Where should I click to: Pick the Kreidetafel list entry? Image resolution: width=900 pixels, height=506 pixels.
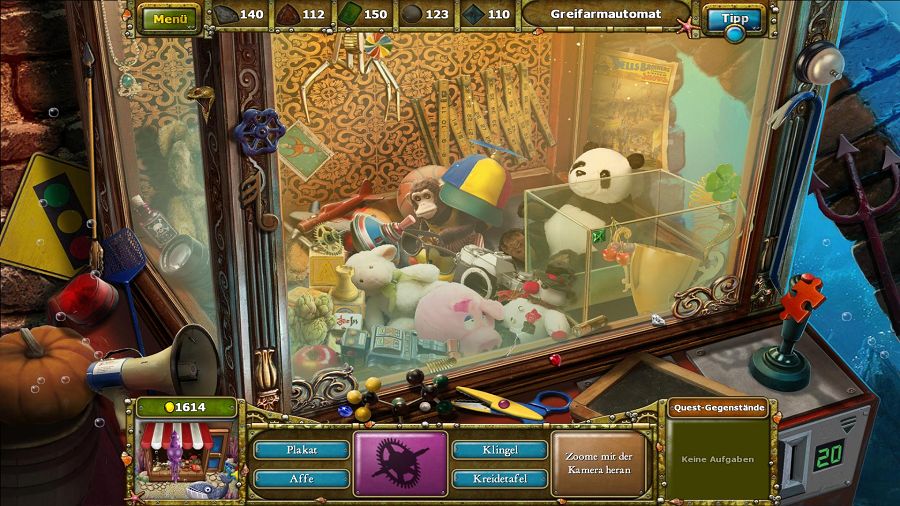[499, 479]
